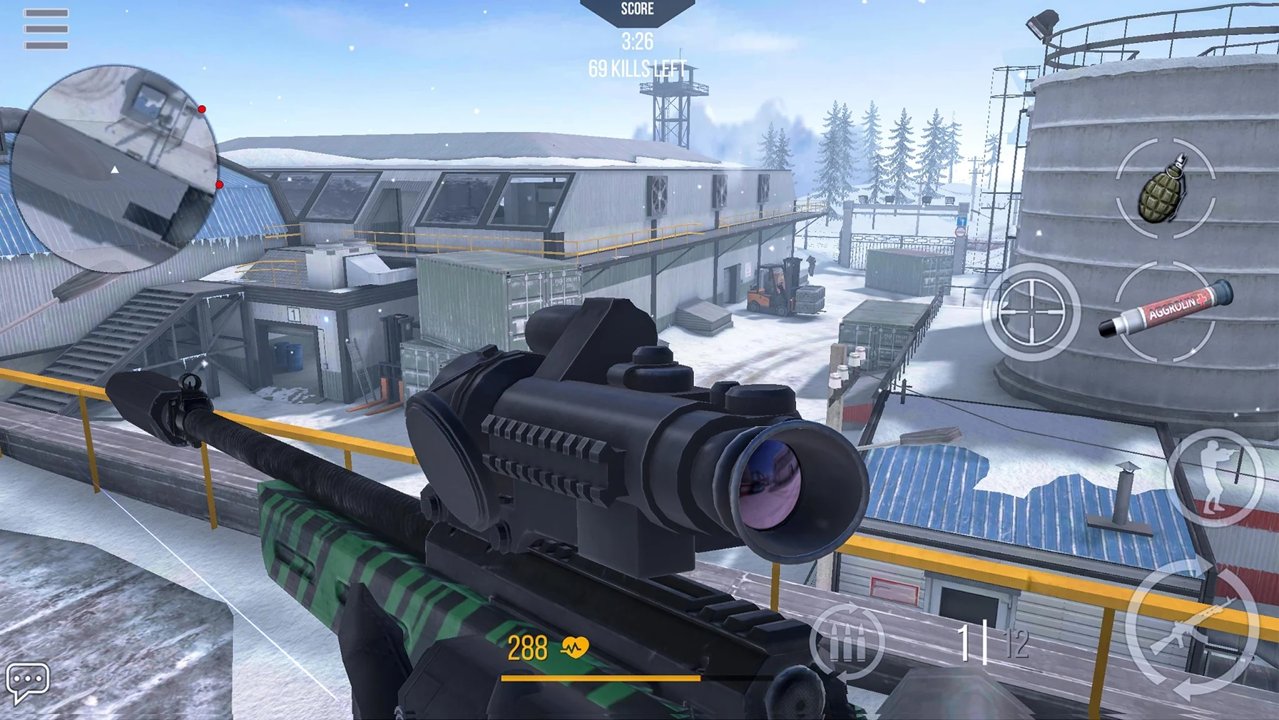Open the hamburger menu
1279x720 pixels.
46,29
